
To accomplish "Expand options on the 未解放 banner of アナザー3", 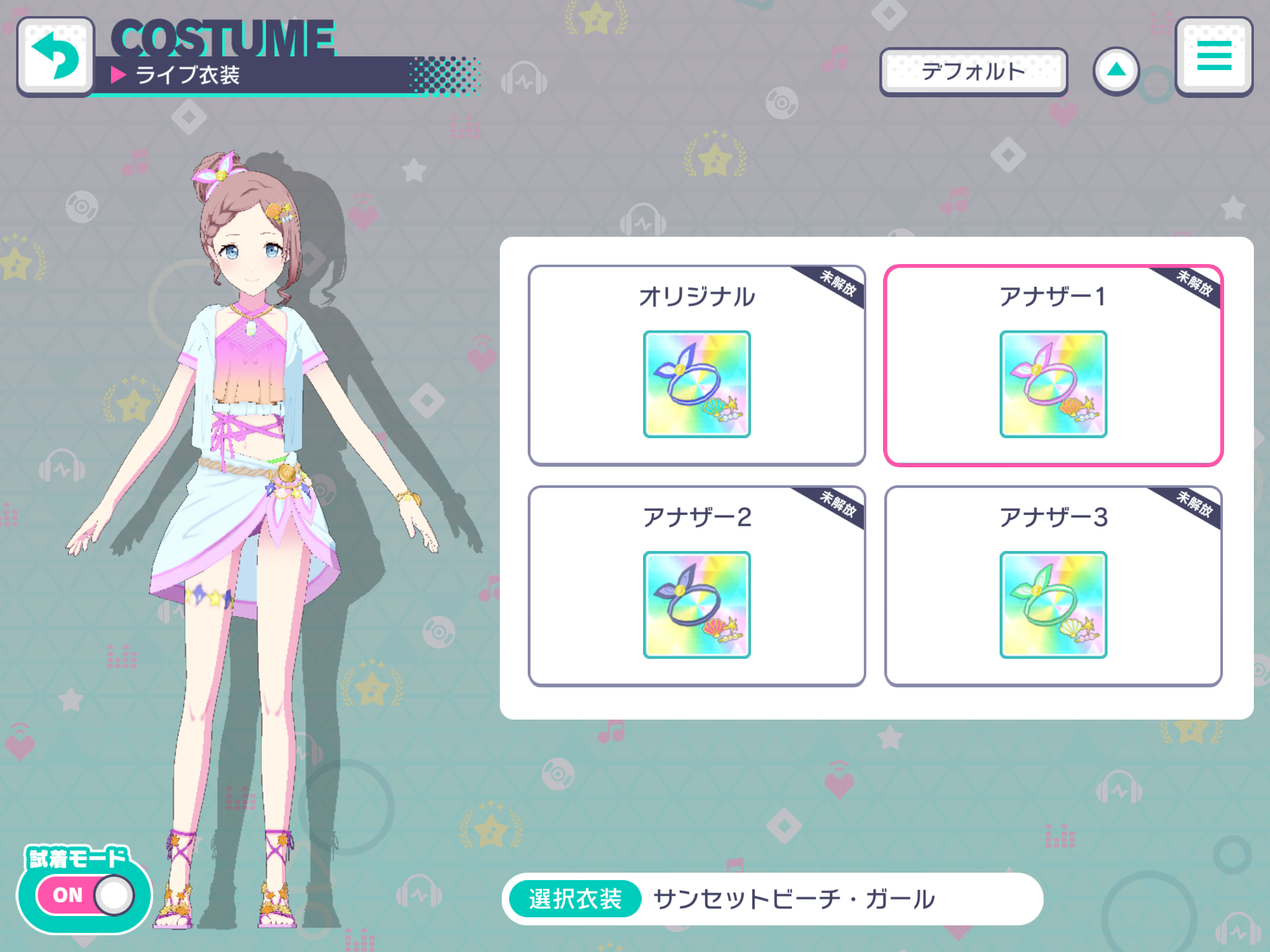I will click(x=1199, y=506).
